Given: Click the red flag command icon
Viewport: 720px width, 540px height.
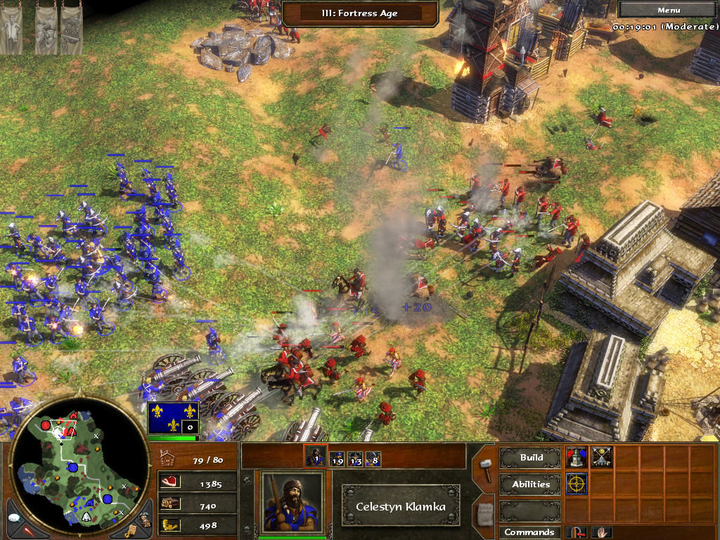Looking at the screenshot, I should tap(578, 532).
